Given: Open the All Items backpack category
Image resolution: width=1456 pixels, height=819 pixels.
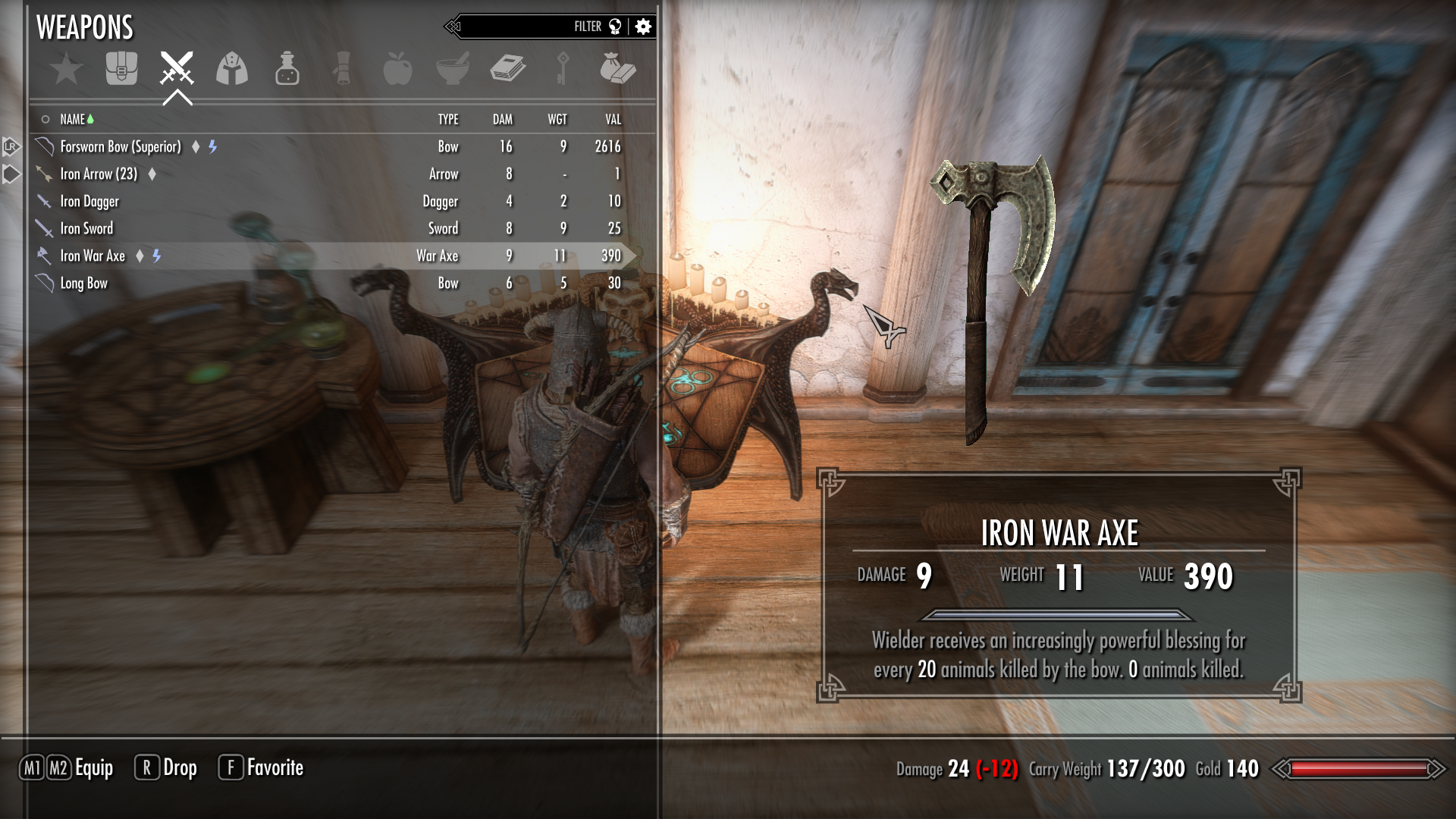Looking at the screenshot, I should pyautogui.click(x=121, y=68).
